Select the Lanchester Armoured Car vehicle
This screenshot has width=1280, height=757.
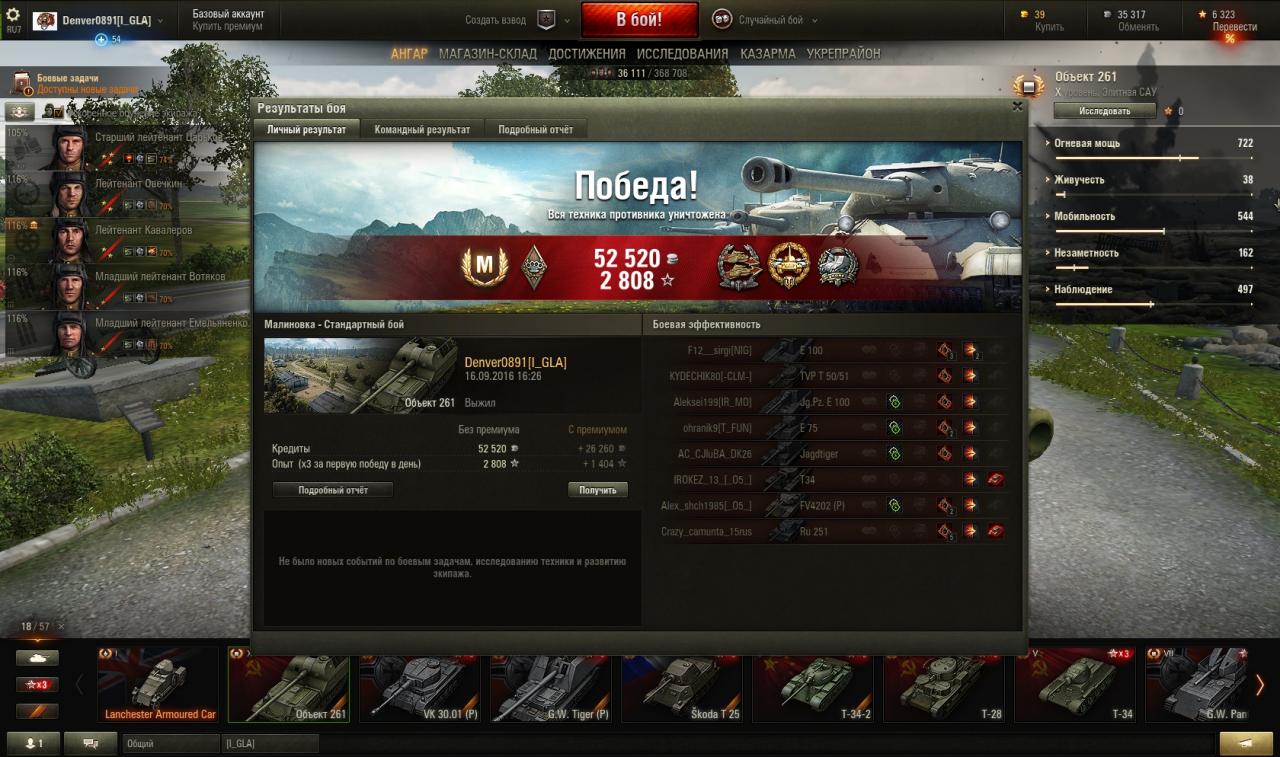tap(159, 684)
